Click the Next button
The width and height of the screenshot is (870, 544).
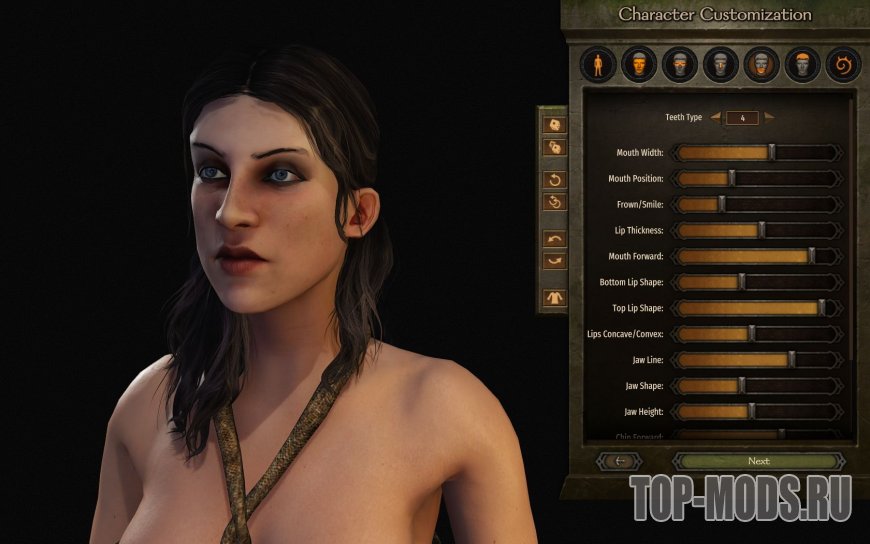pyautogui.click(x=758, y=461)
